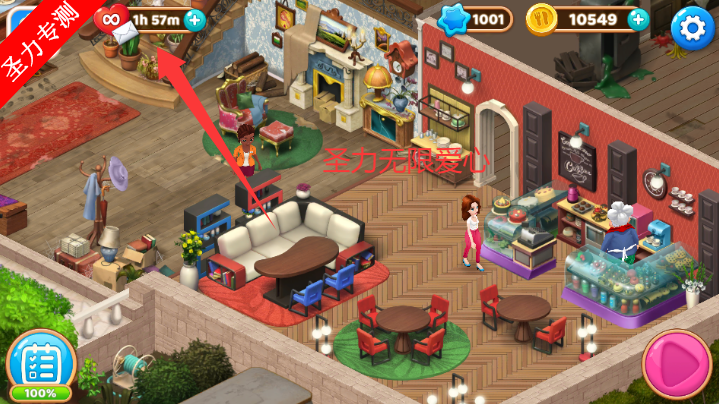This screenshot has width=719, height=404.
Task: Select the infinity heart lives icon
Action: (x=108, y=18)
